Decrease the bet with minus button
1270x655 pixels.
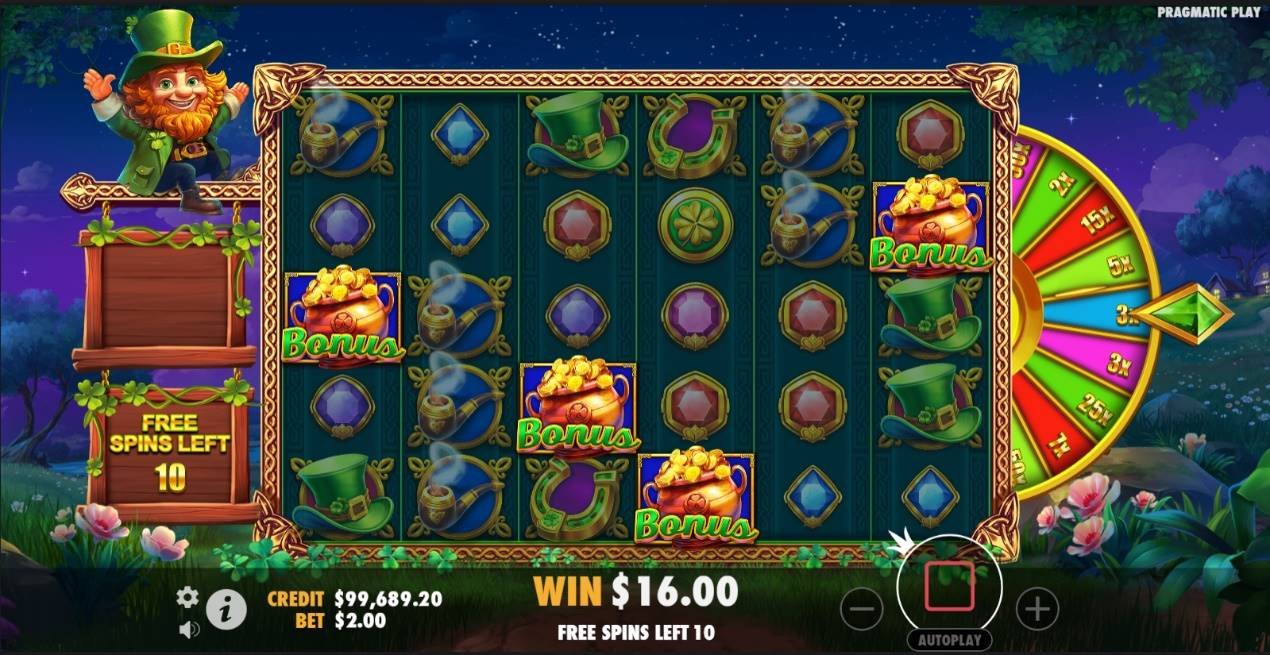(862, 608)
